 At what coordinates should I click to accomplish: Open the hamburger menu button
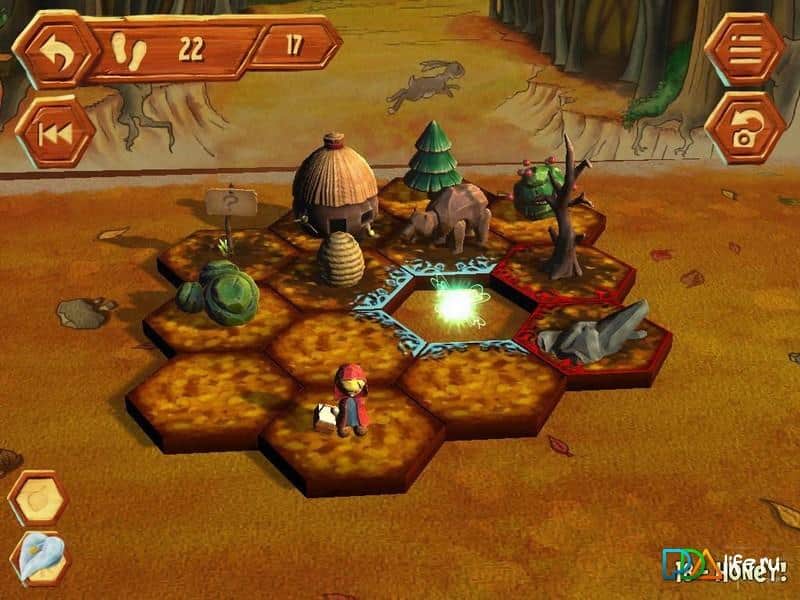click(x=745, y=48)
